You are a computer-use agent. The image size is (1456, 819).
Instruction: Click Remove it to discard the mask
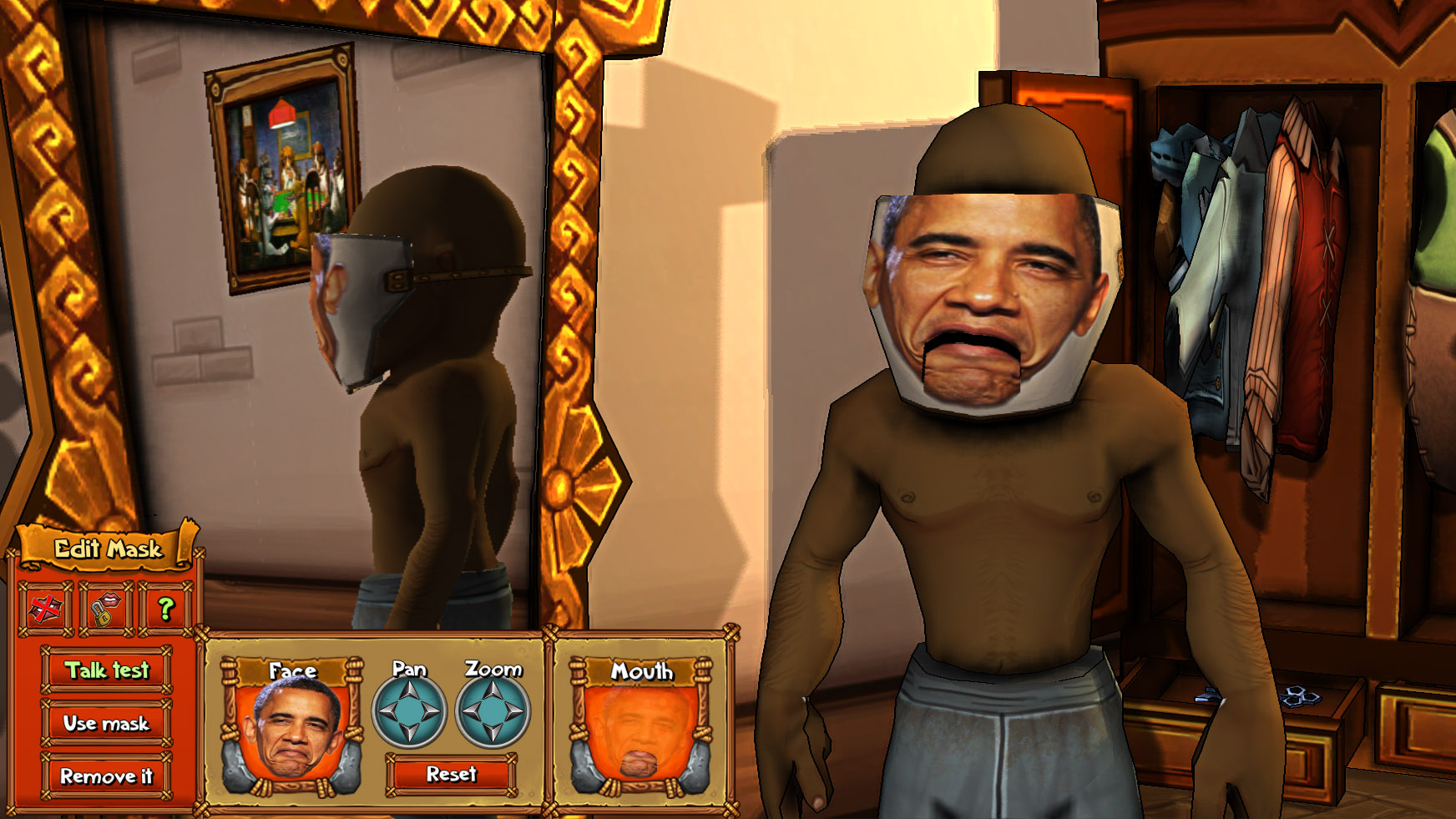(x=108, y=776)
